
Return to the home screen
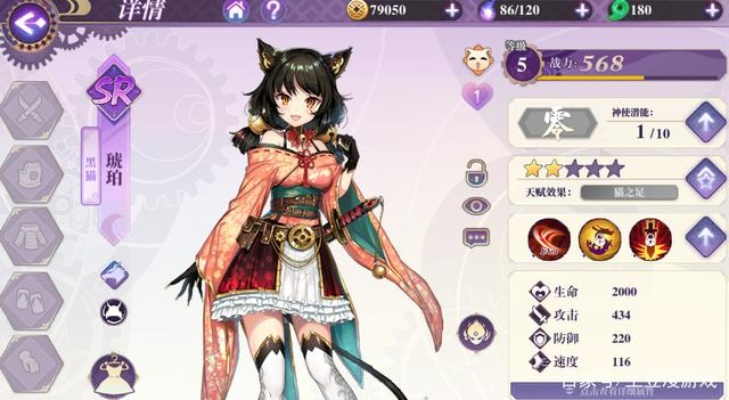click(237, 11)
